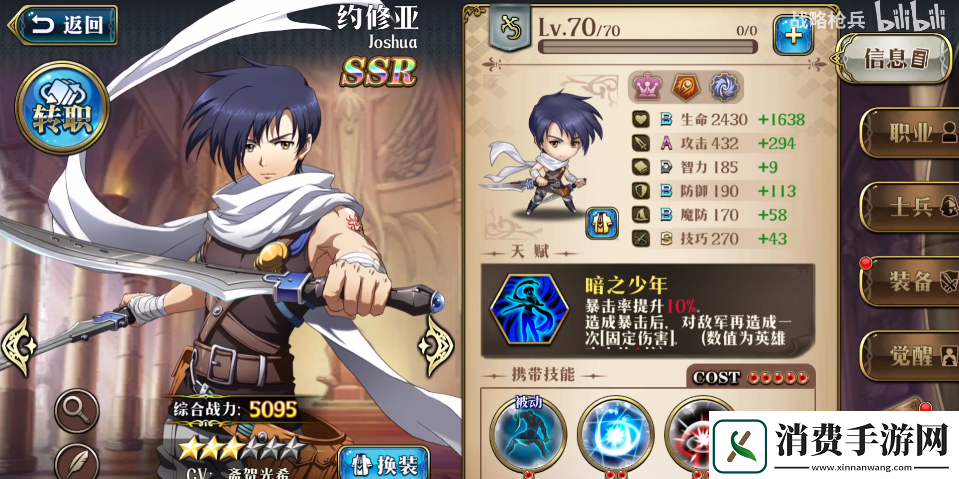This screenshot has height=479, width=959.
Task: Switch to the next hero with the right arrow
Action: coord(440,343)
